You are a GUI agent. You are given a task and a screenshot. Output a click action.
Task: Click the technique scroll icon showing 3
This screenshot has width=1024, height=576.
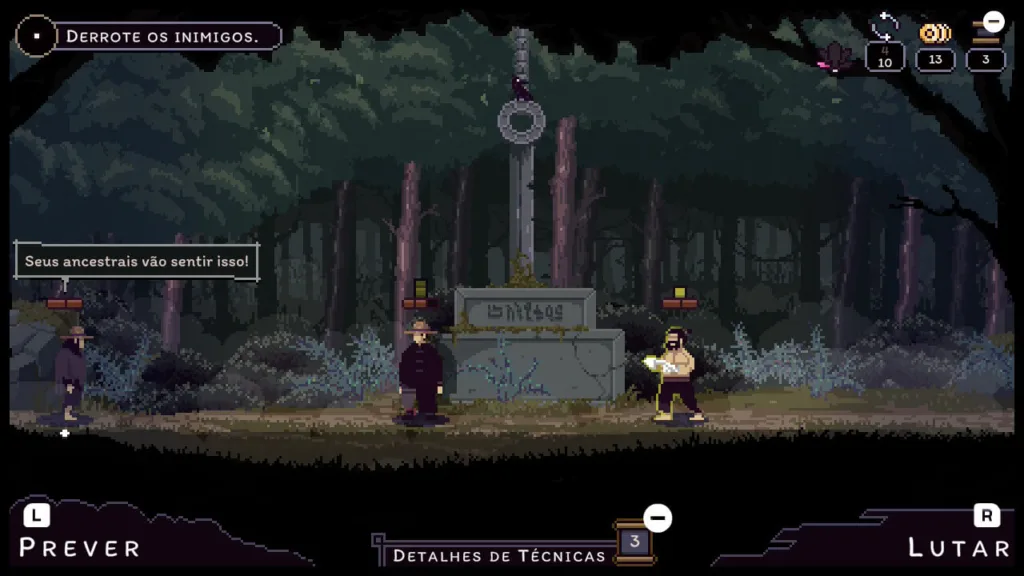click(634, 542)
